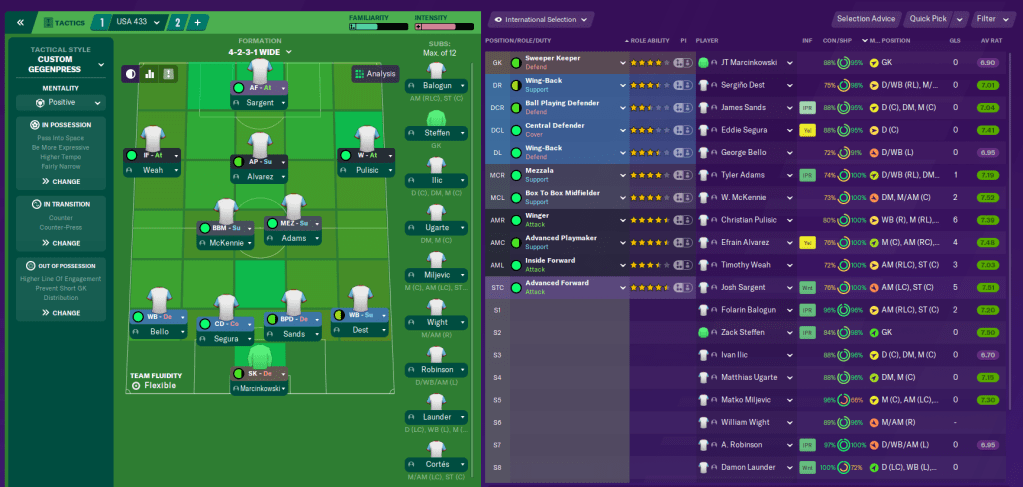Viewport: 1023px width, 487px height.
Task: Open the Quick Pick menu
Action: [x=935, y=19]
